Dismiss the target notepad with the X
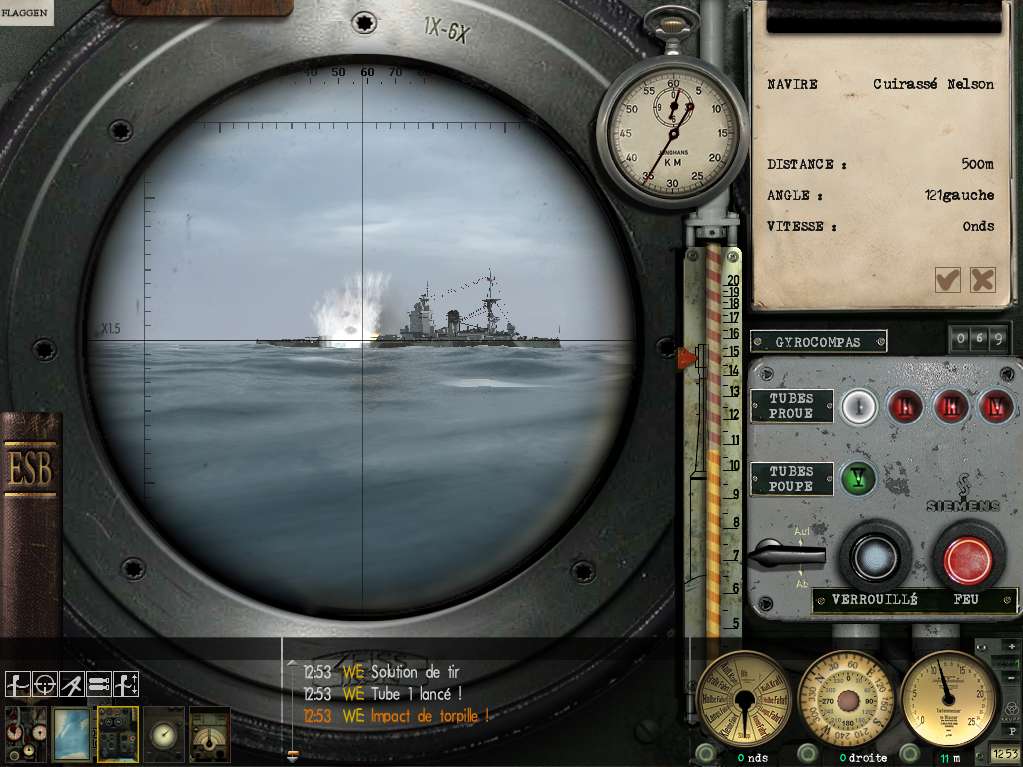 (x=982, y=280)
